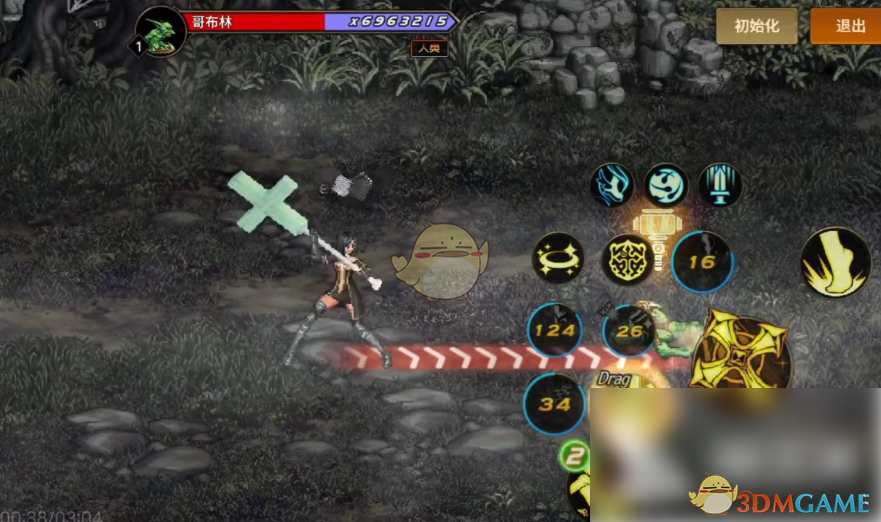Tap the skill on 124 cooldown
The width and height of the screenshot is (881, 522).
pos(555,330)
